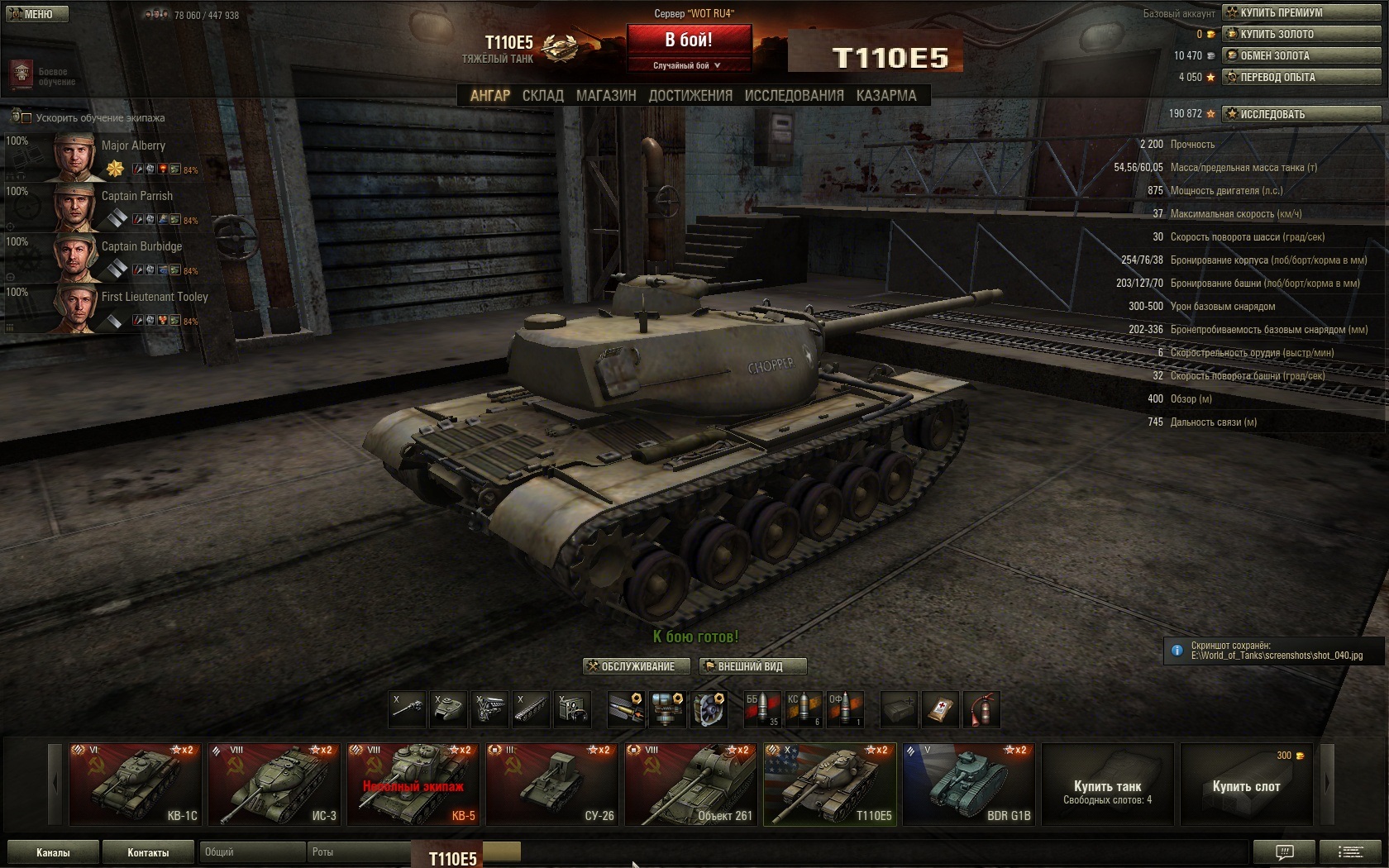Choose the BDR G1B tank
1389x868 pixels.
click(x=968, y=784)
